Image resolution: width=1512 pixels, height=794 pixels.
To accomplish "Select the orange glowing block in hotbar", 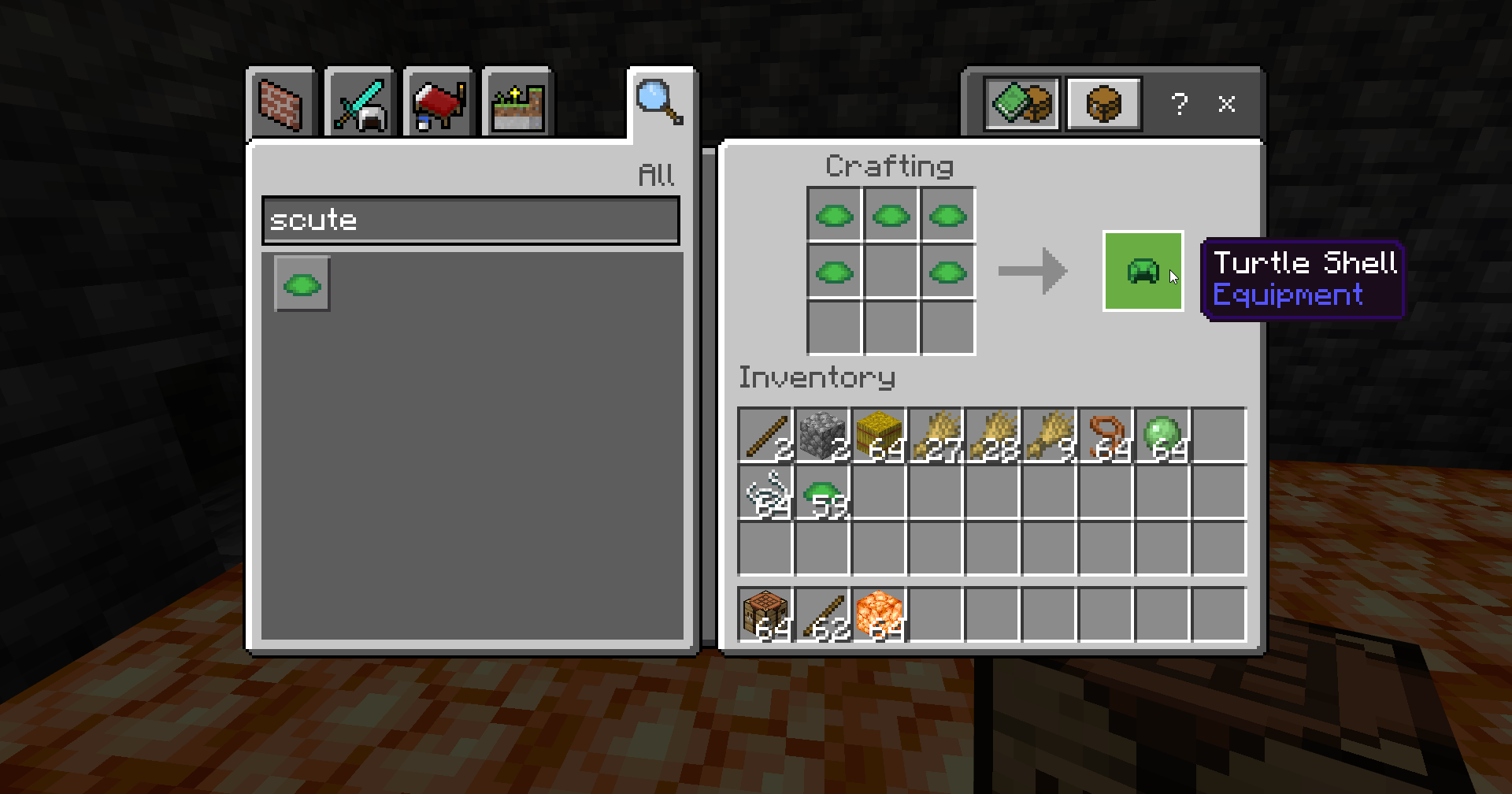I will [879, 615].
